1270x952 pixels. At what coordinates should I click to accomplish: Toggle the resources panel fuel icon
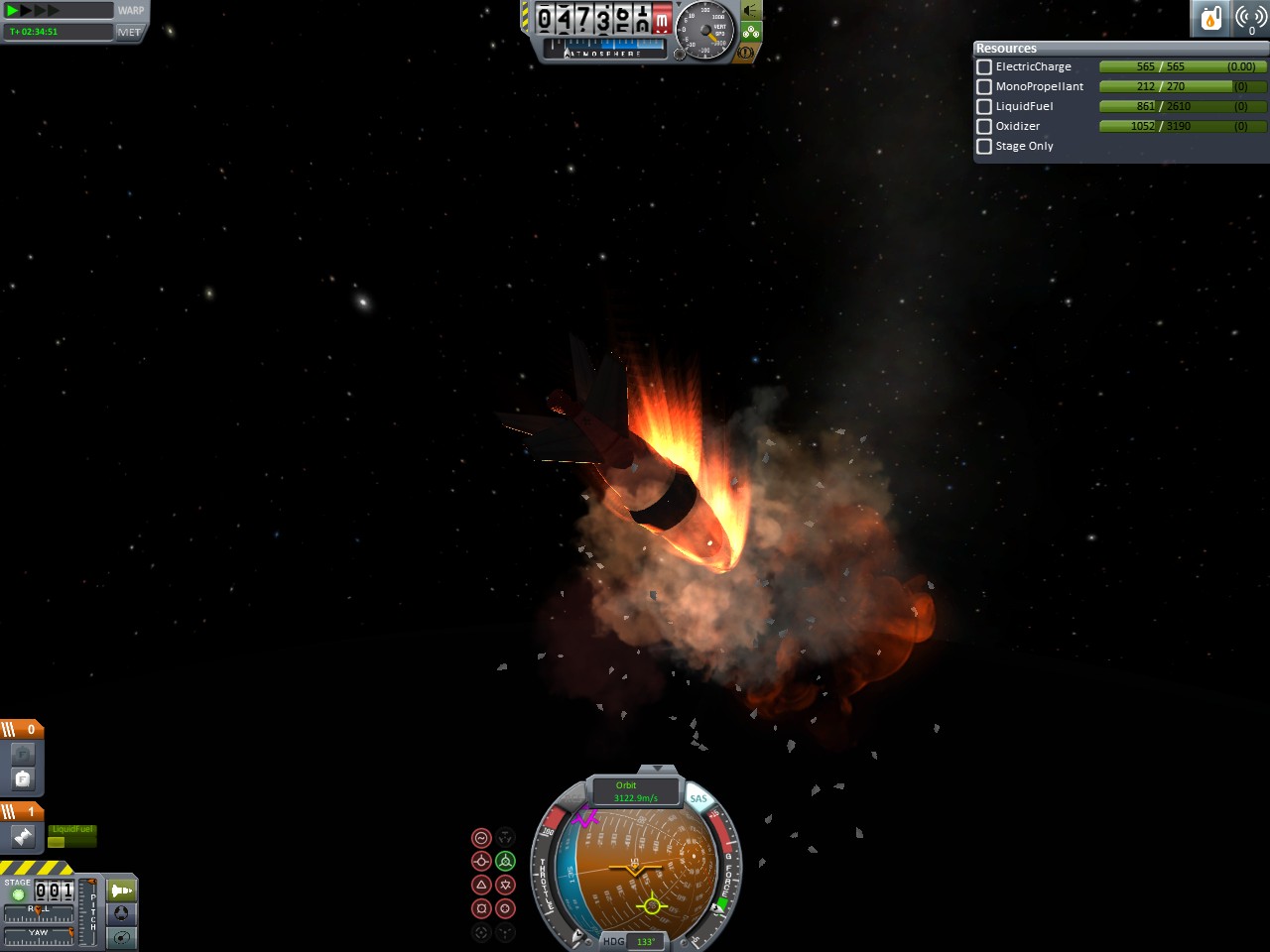click(x=1210, y=18)
